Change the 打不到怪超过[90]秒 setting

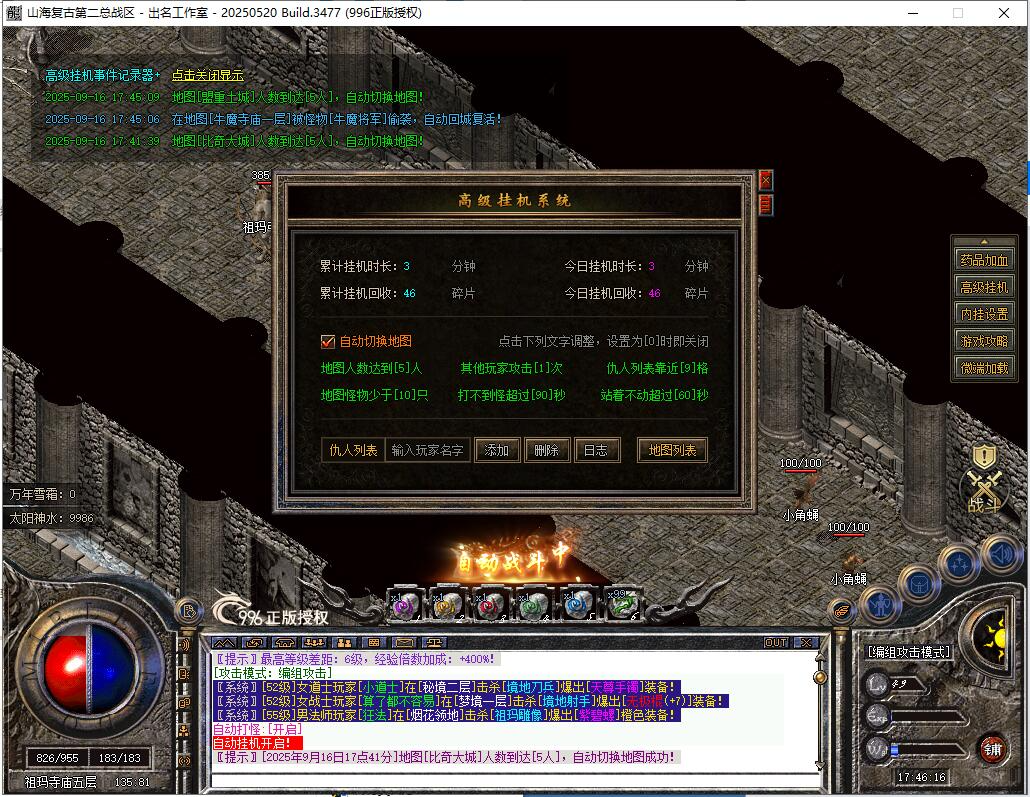pyautogui.click(x=512, y=395)
